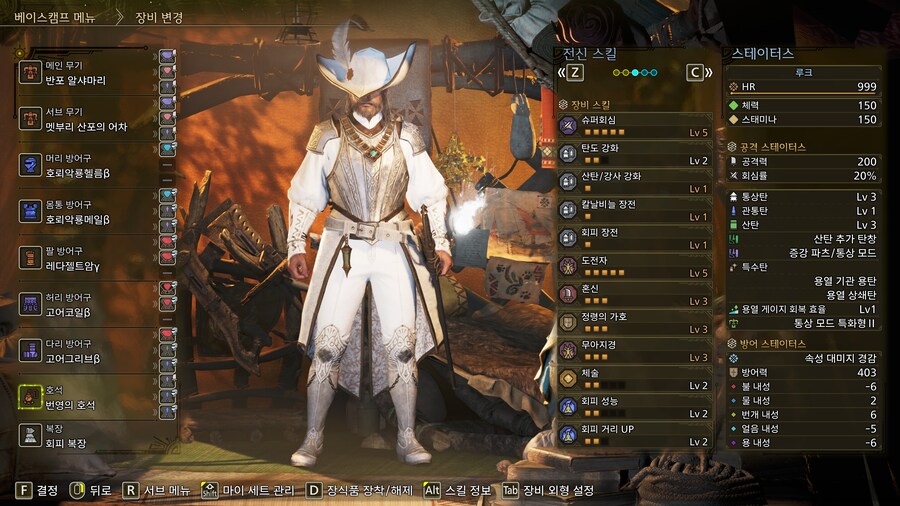Select the 산탄/강사 강화 skill row

pos(634,181)
